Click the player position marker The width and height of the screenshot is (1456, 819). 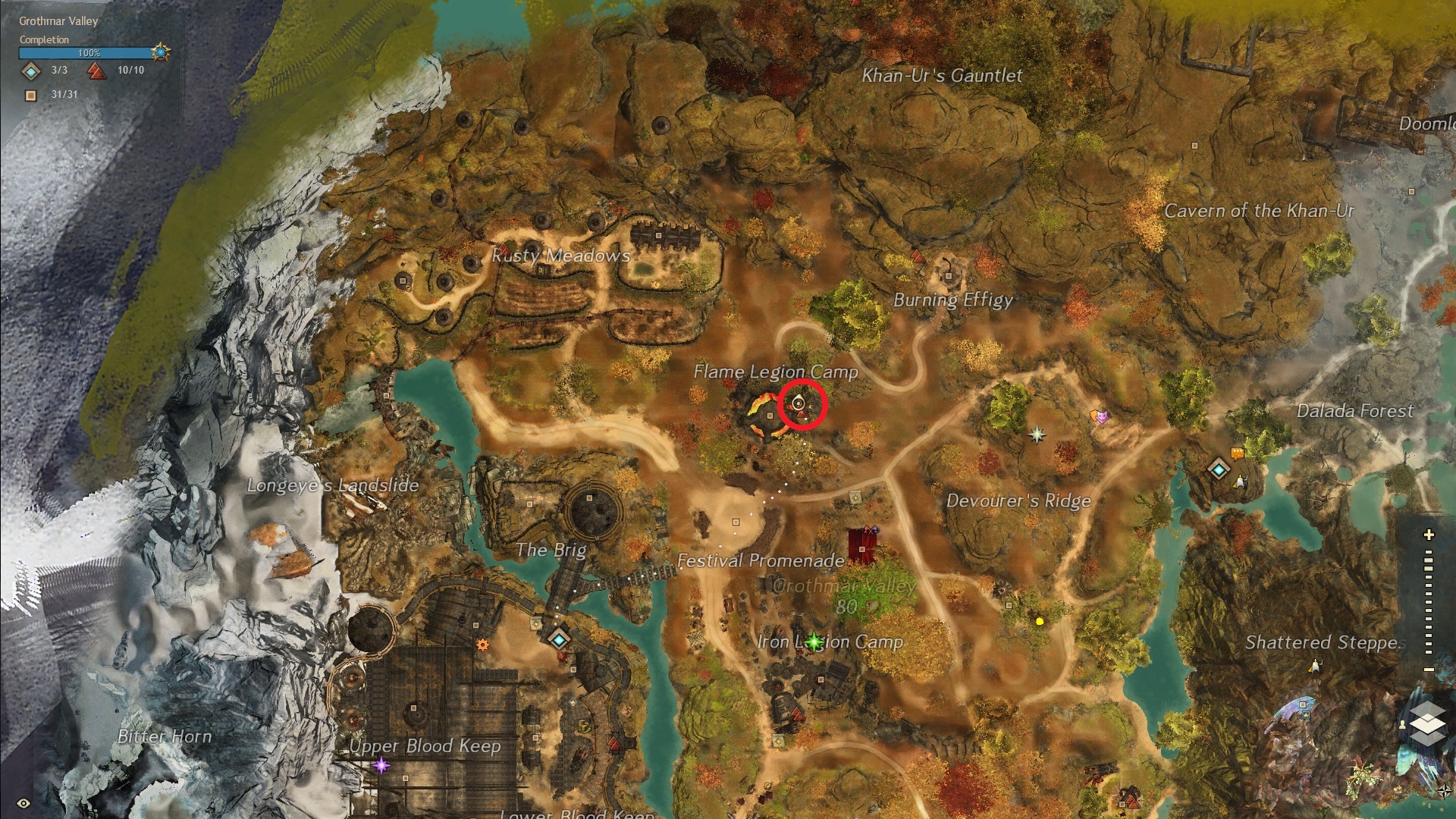pos(799,405)
